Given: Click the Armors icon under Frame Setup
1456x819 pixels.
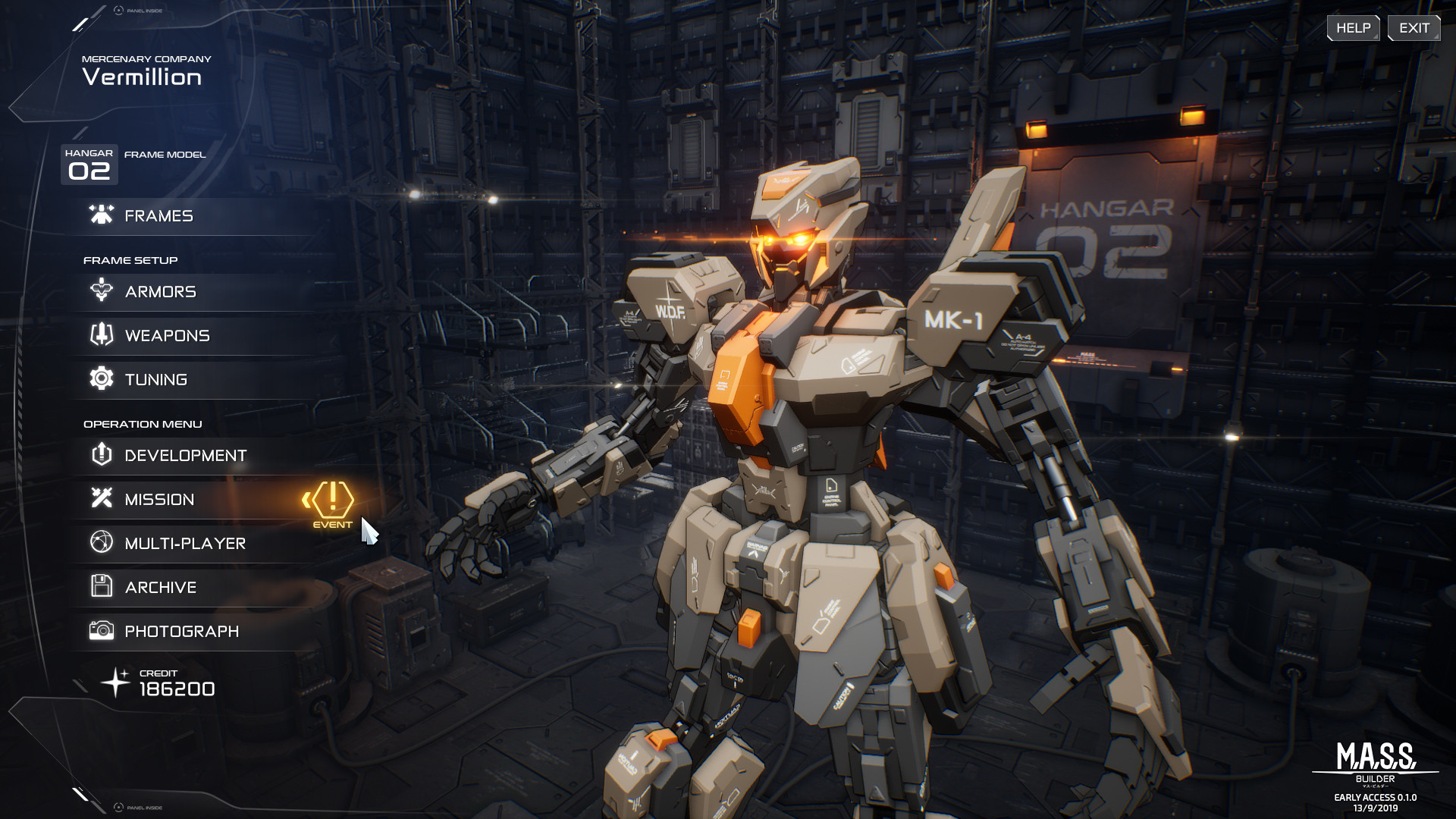Looking at the screenshot, I should 99,291.
